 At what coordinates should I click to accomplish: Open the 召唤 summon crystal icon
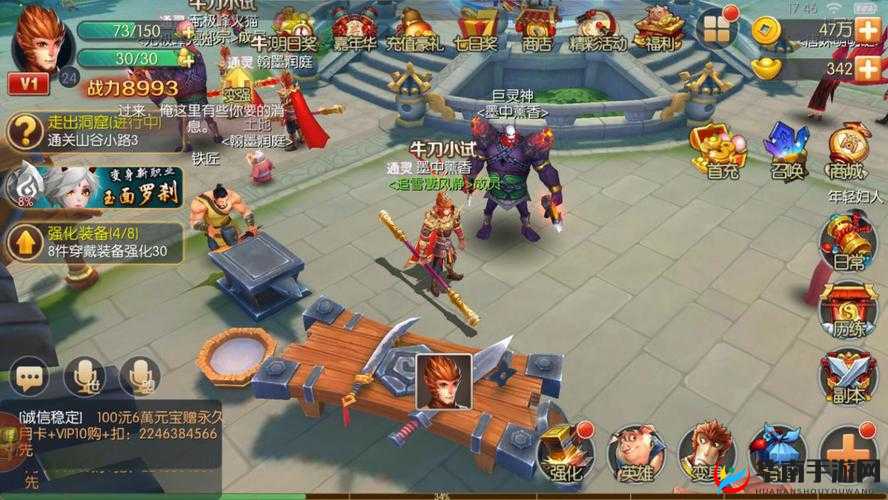785,150
